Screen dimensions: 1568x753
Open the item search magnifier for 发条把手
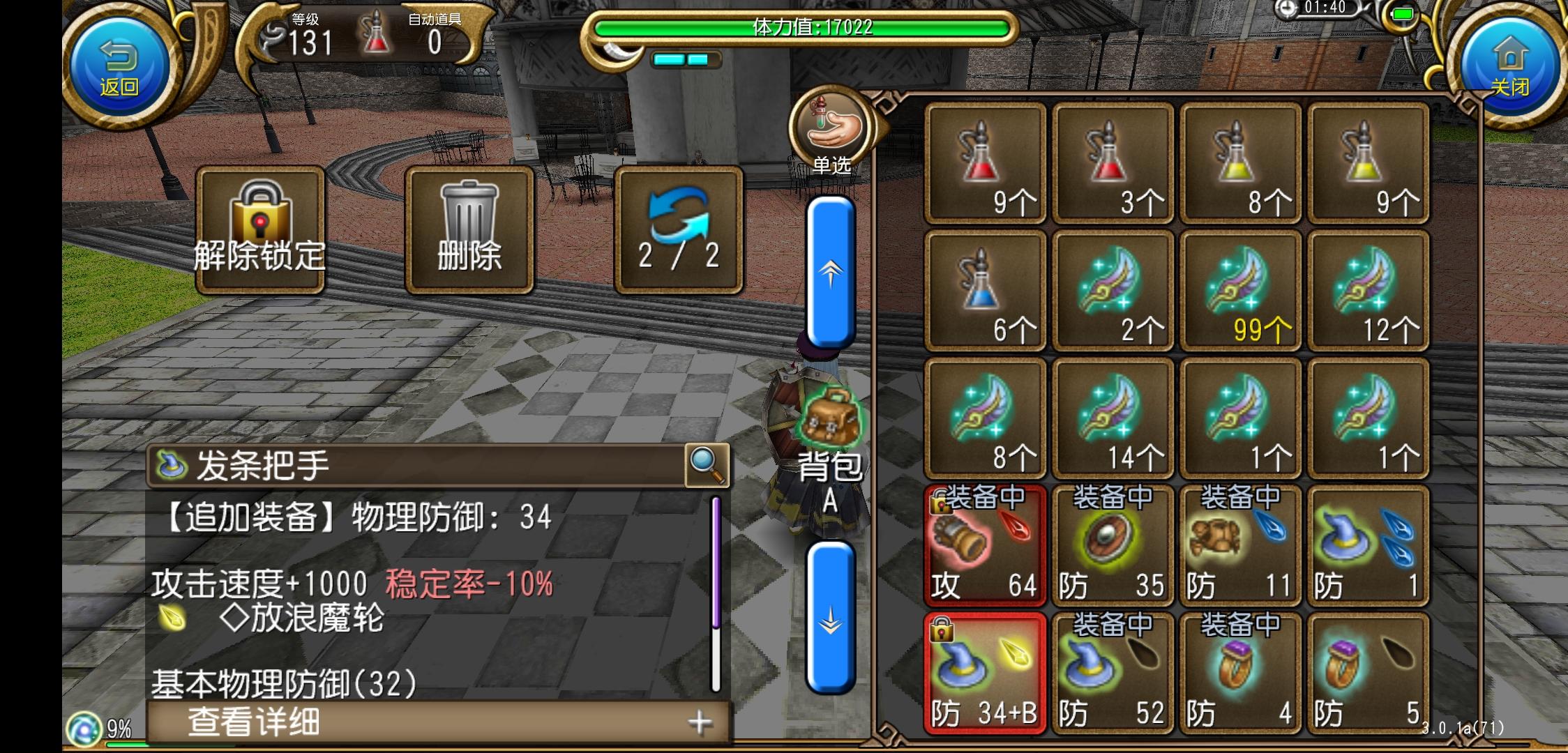[707, 466]
